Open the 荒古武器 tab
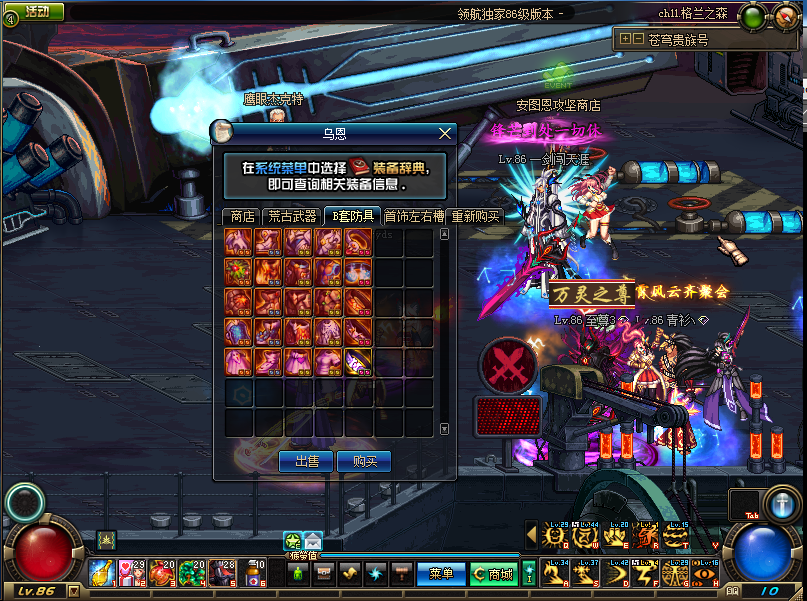 [291, 216]
